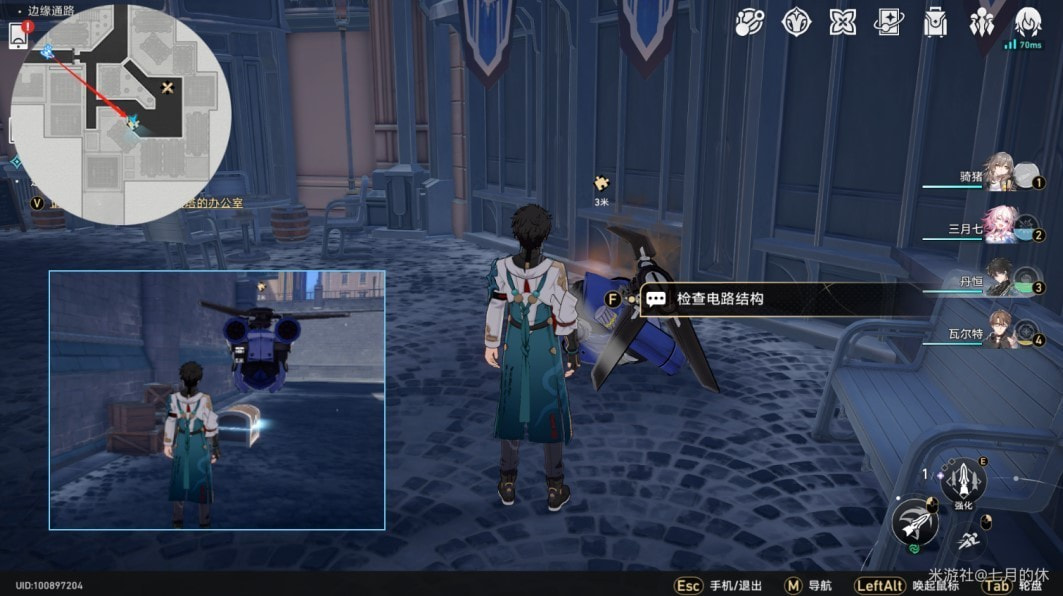
Task: Open the four-petal flower icon
Action: pyautogui.click(x=843, y=22)
